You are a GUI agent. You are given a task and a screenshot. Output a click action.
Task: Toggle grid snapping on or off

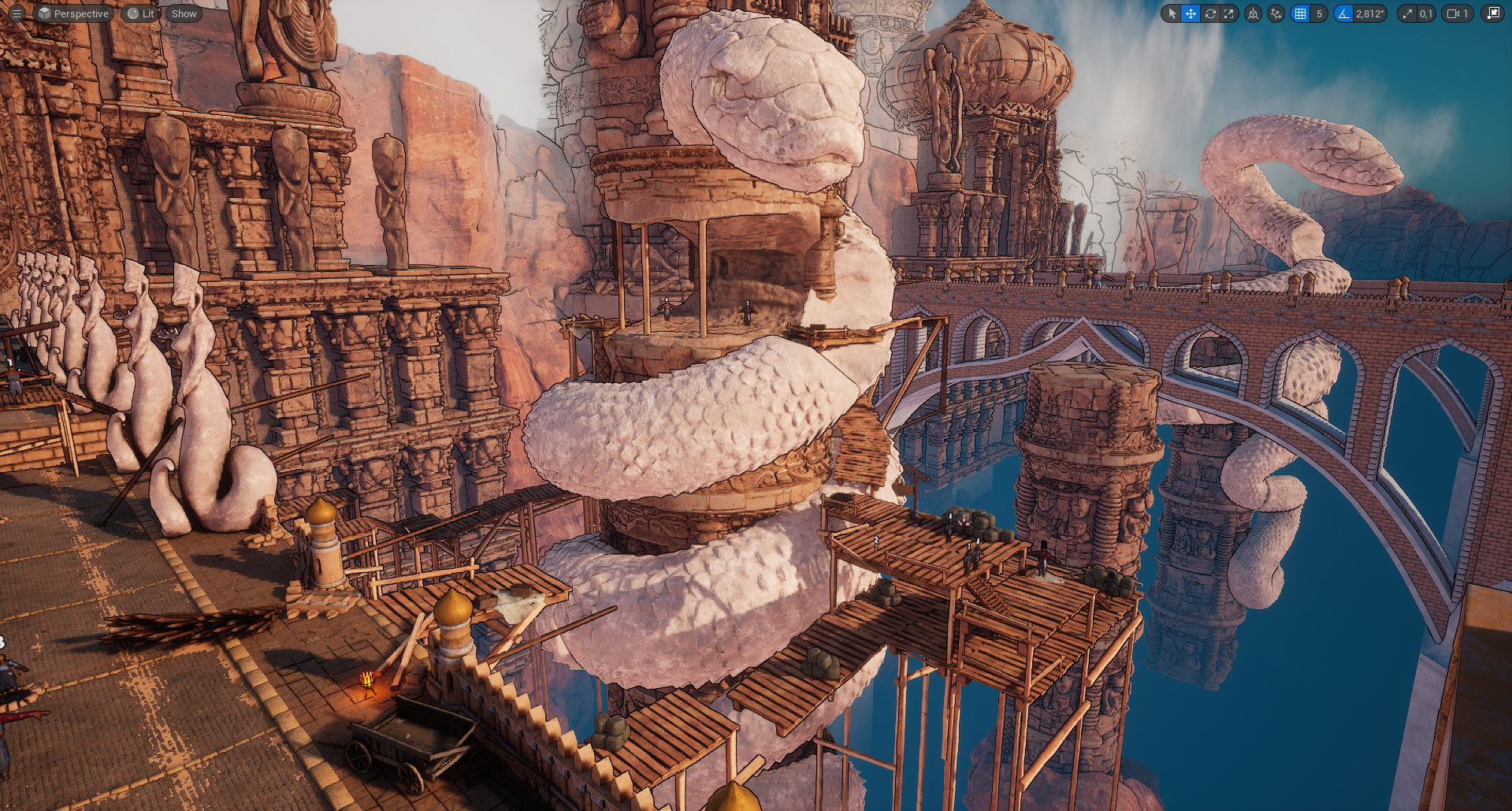(1300, 13)
